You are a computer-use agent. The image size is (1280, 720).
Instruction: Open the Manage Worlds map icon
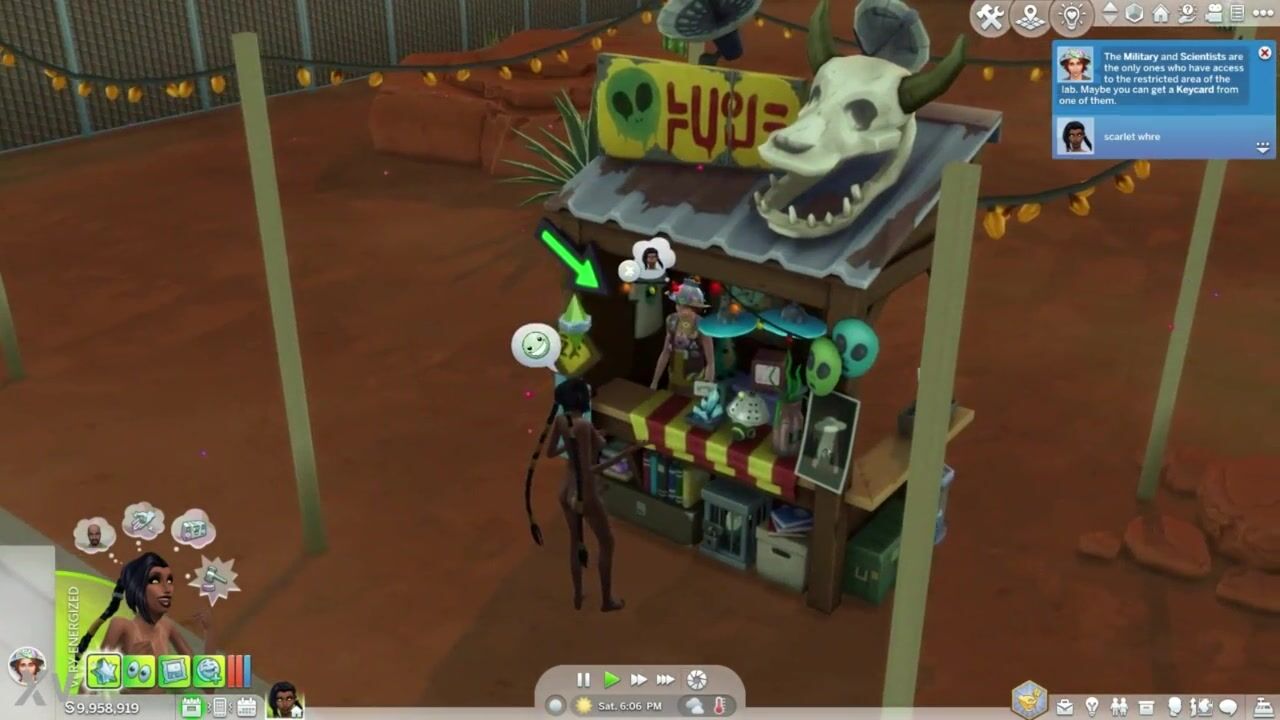point(1031,17)
